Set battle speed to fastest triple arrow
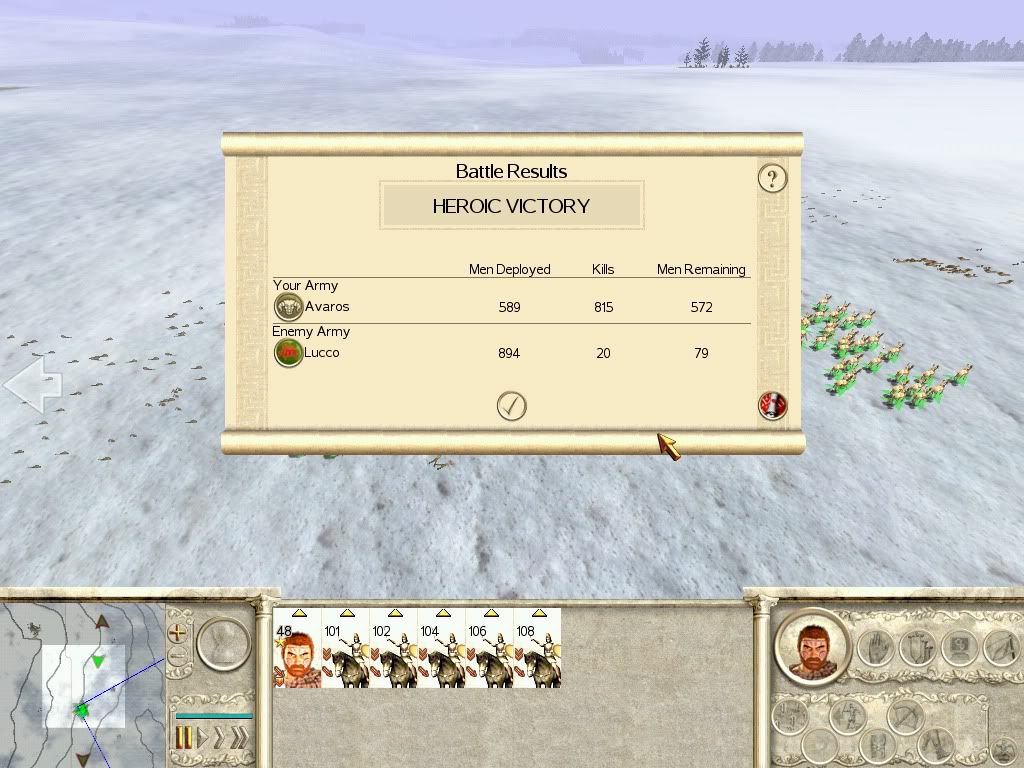This screenshot has height=768, width=1024. pos(238,739)
